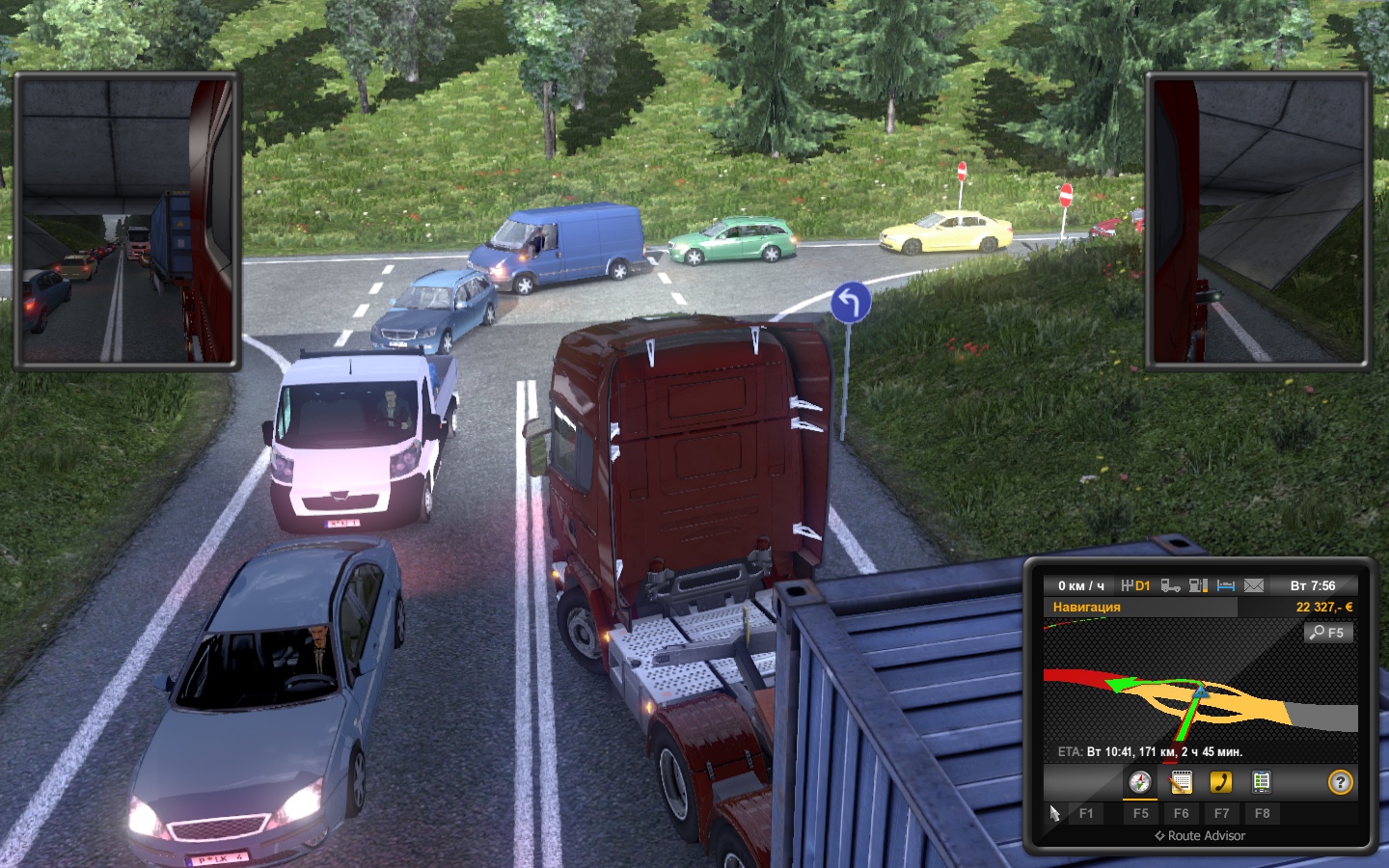The height and width of the screenshot is (868, 1389).
Task: Open the navigation compass tab
Action: pos(1140,782)
